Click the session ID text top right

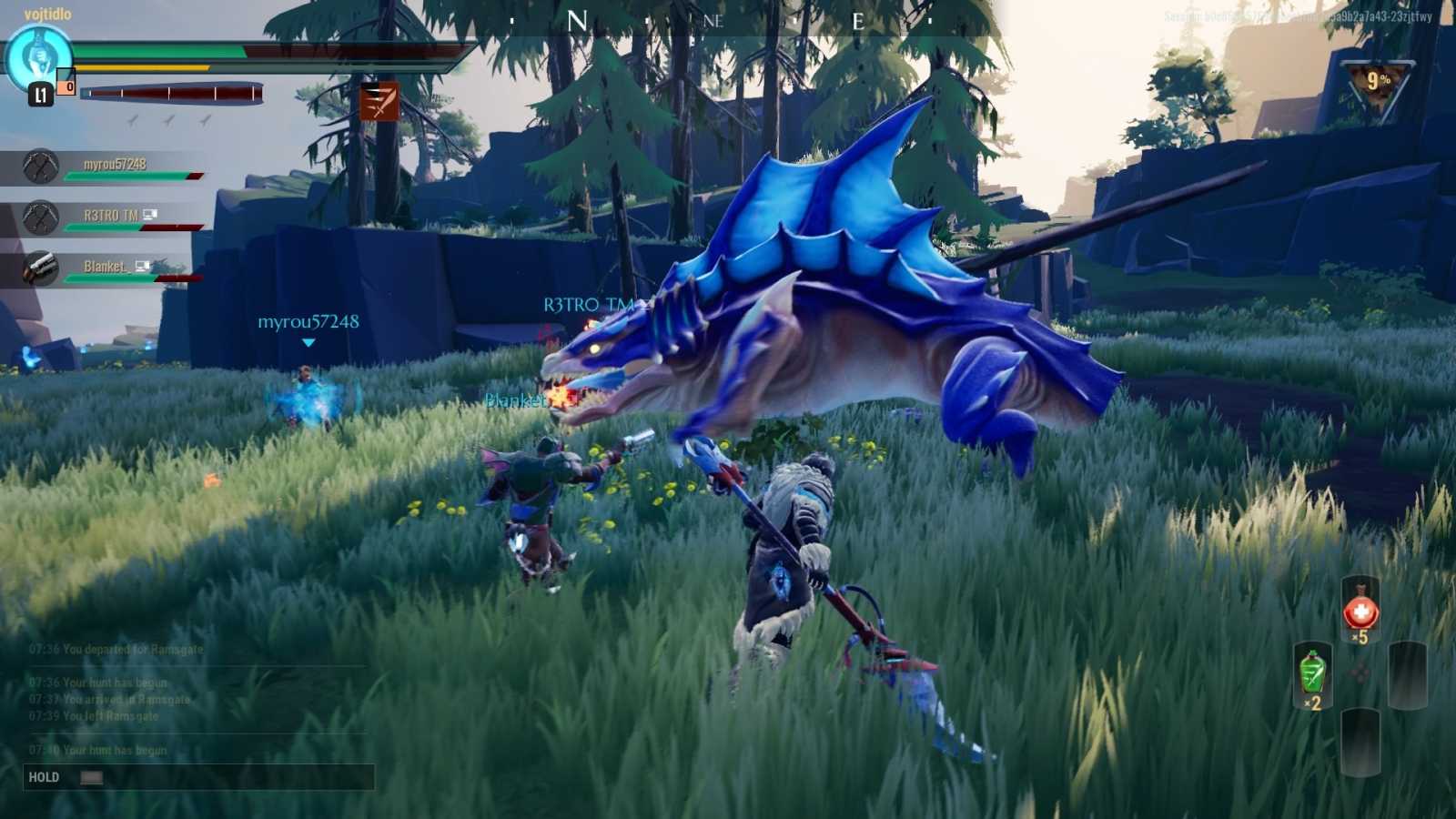point(1274,15)
